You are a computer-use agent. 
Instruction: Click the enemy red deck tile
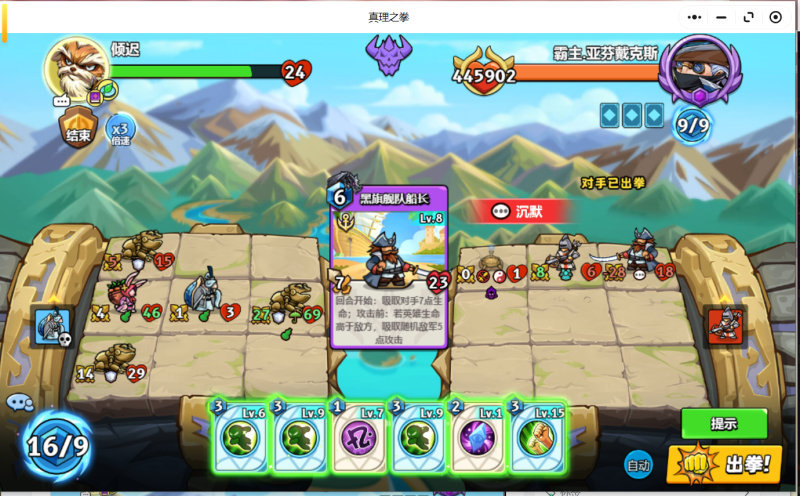click(725, 326)
